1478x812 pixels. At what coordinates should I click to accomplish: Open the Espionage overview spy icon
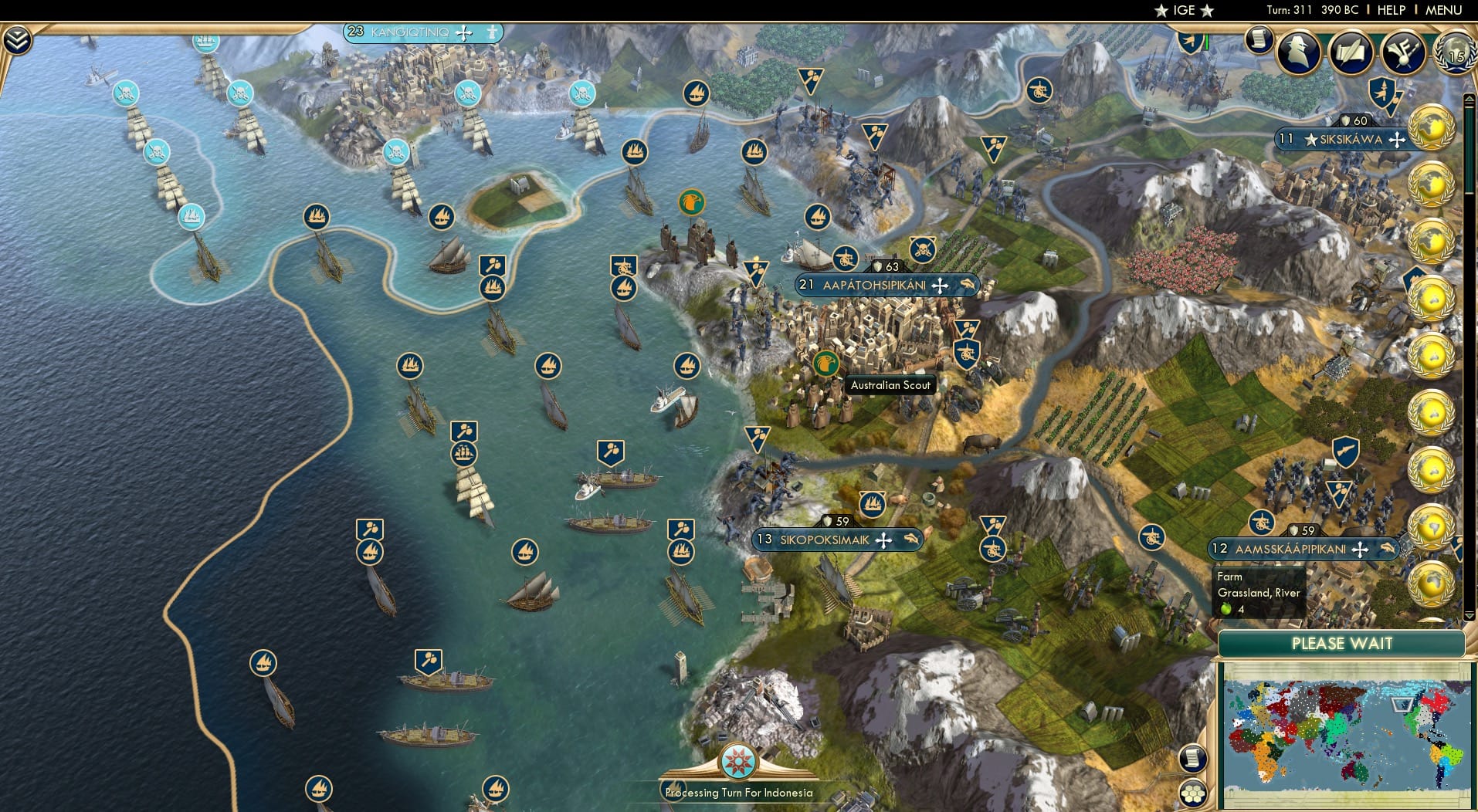click(1298, 52)
